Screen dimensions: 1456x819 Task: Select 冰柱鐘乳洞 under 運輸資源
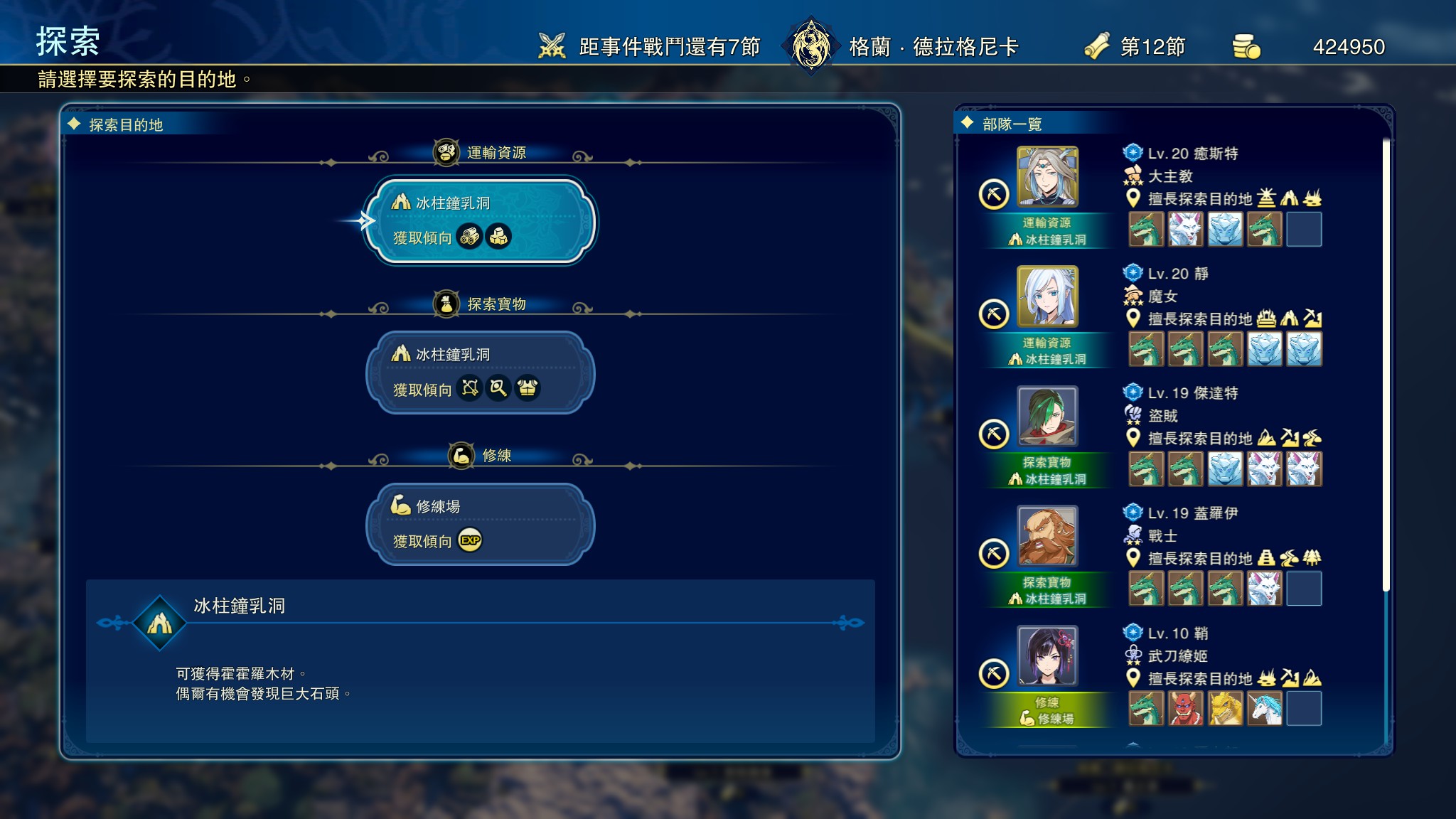[x=480, y=220]
